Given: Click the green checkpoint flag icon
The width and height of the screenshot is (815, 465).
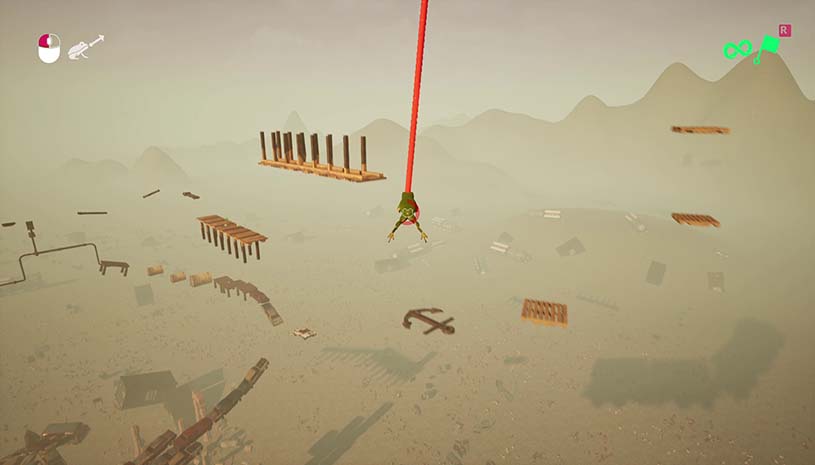Looking at the screenshot, I should [770, 46].
